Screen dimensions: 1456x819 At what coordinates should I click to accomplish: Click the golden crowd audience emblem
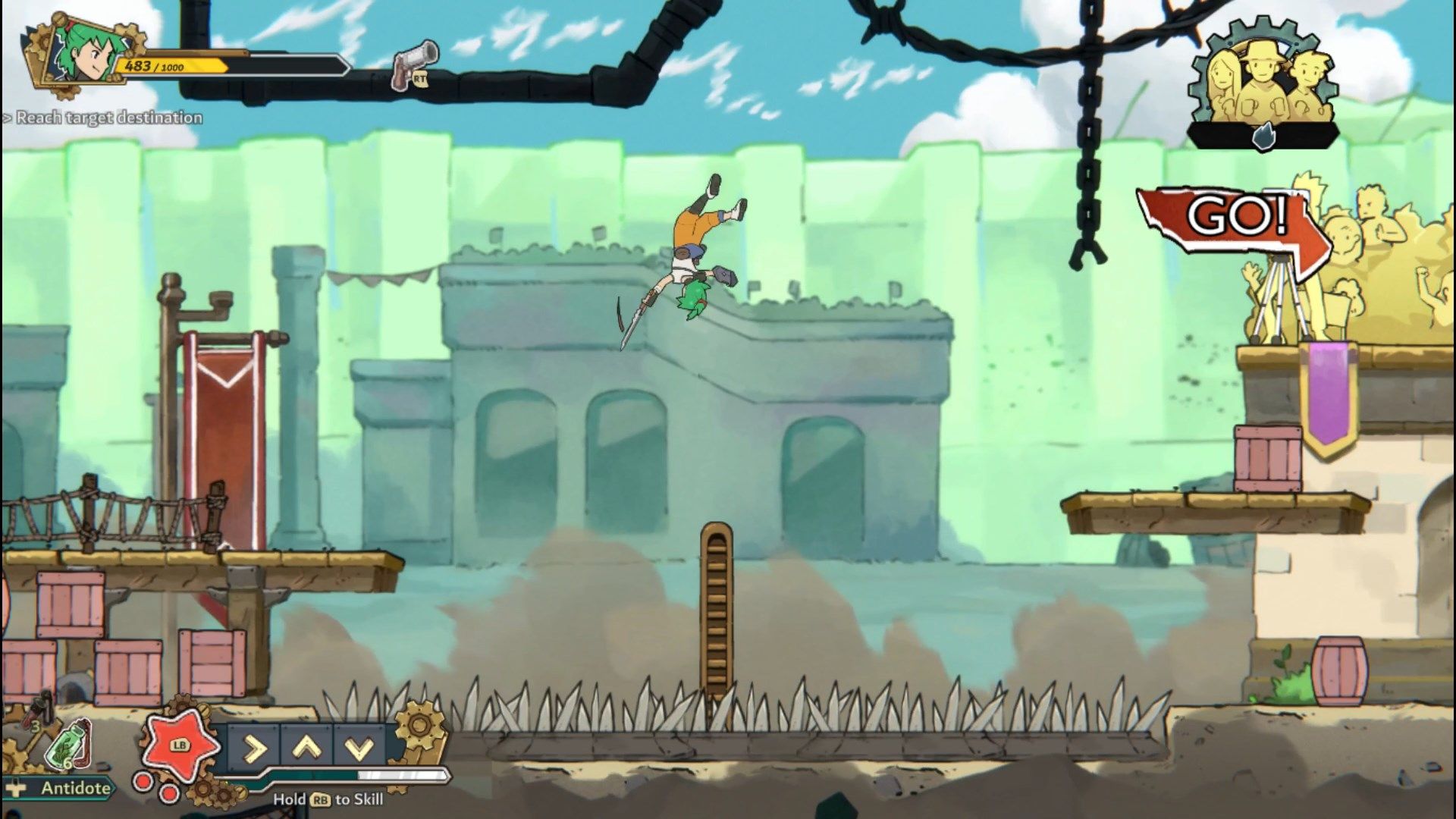pos(1262,83)
